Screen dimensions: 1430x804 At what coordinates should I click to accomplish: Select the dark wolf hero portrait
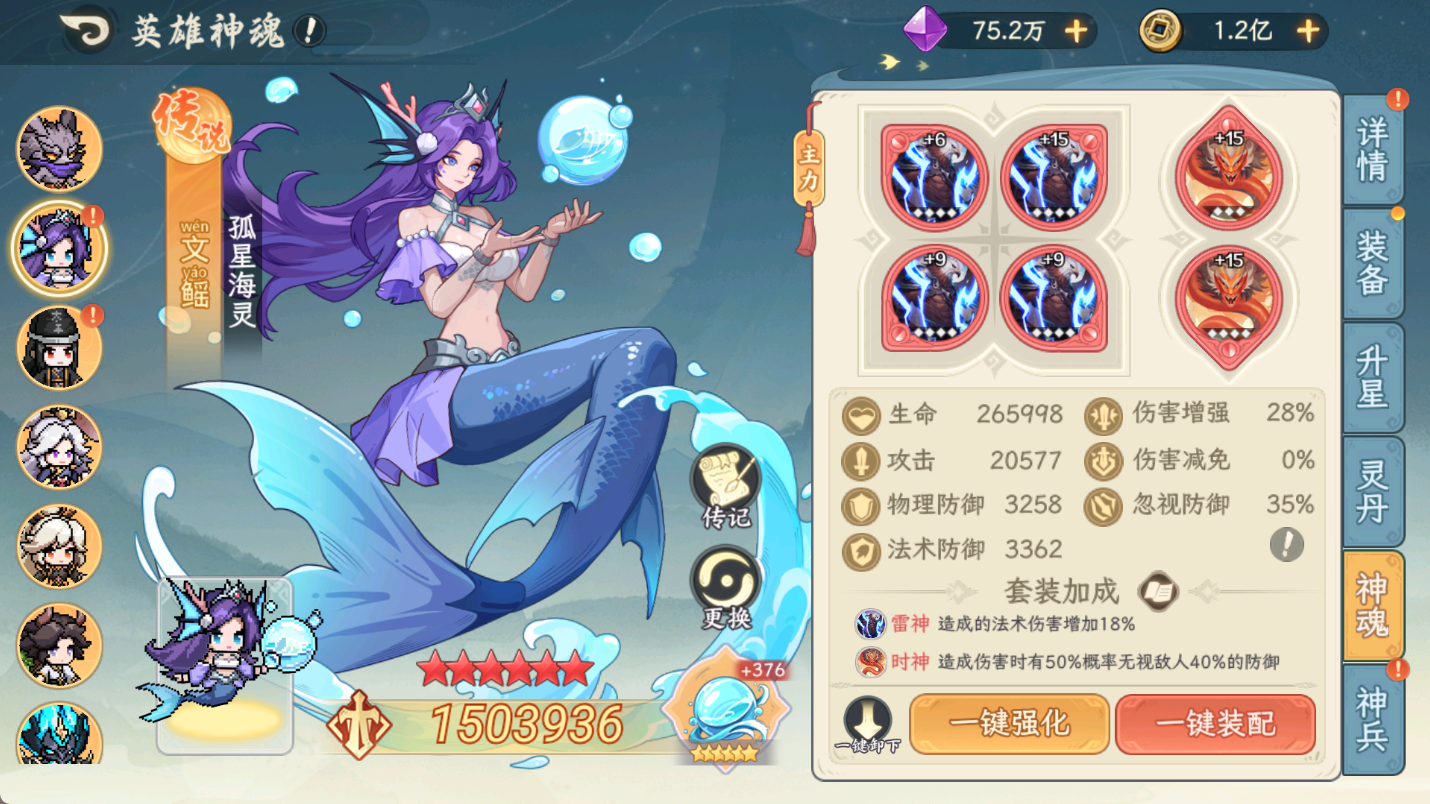(x=58, y=148)
